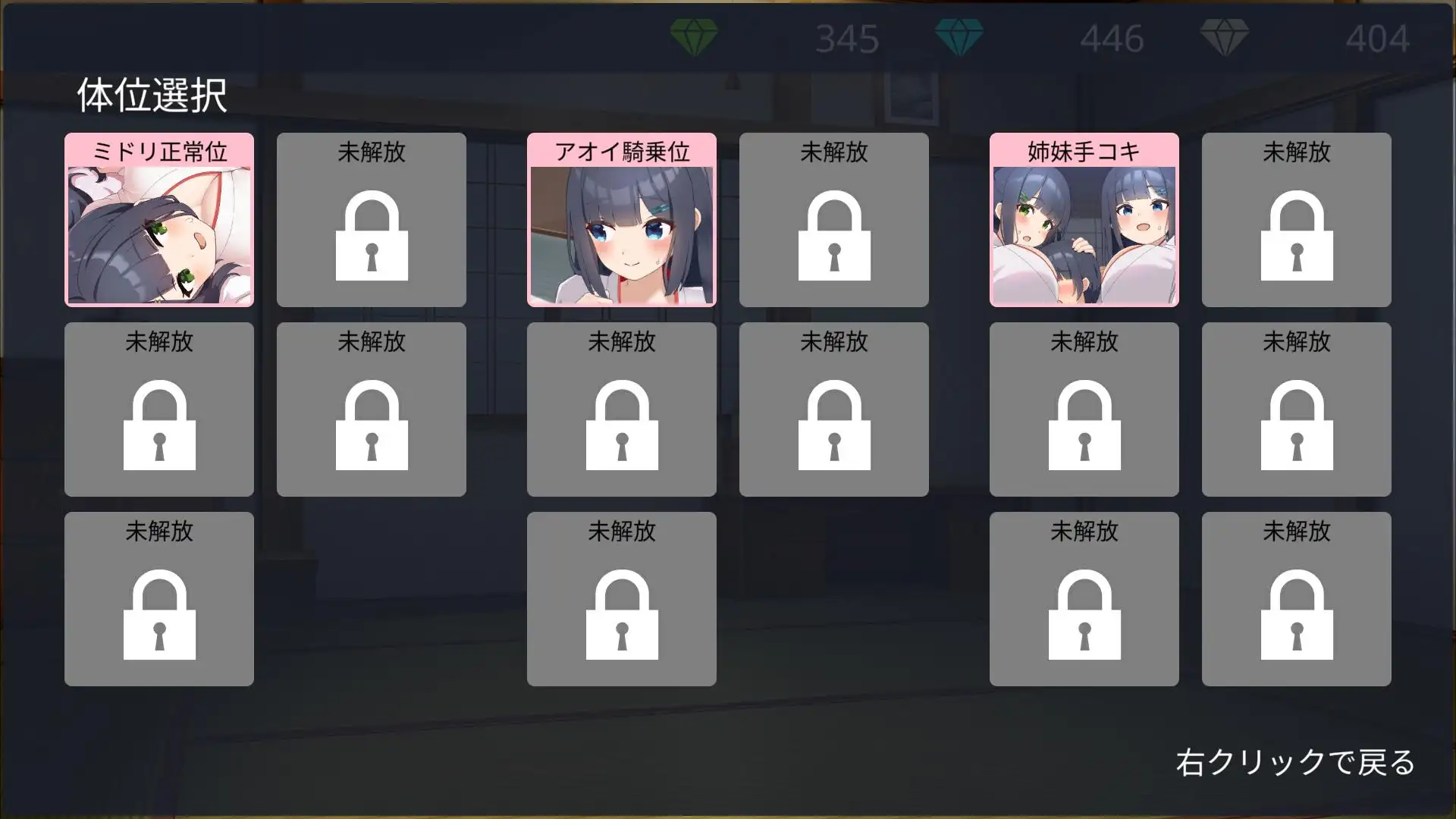Select the 姉妹手コキ position thumbnail
The width and height of the screenshot is (1456, 819).
click(x=1084, y=220)
